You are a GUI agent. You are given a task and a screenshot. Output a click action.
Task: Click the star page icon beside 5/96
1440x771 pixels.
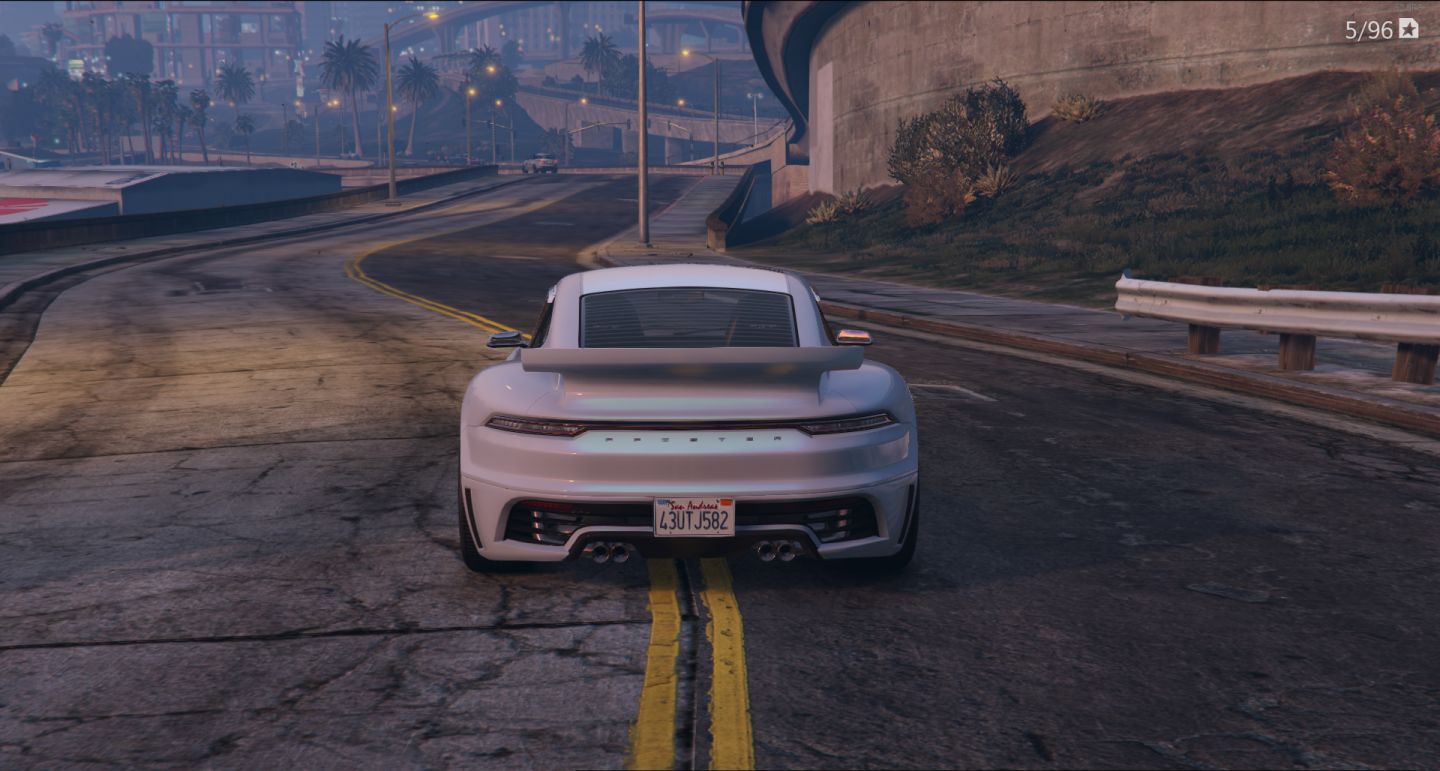[1408, 29]
